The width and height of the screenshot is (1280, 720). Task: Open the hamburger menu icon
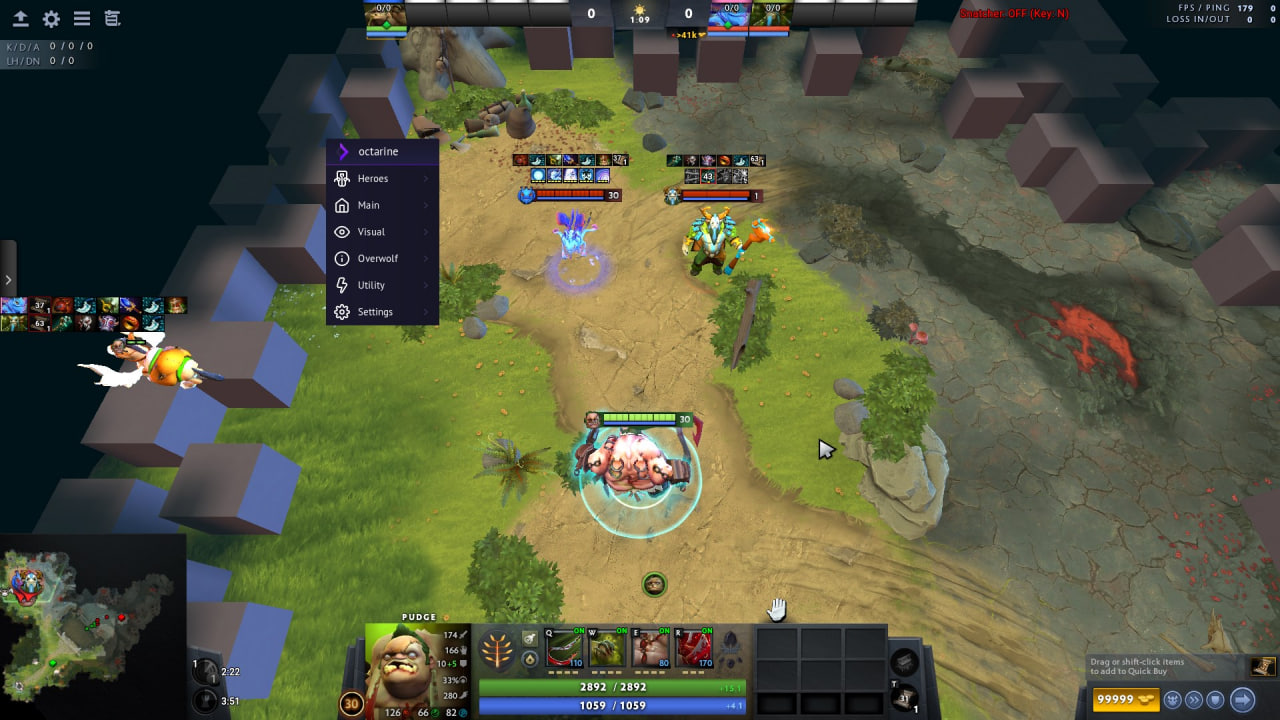82,19
